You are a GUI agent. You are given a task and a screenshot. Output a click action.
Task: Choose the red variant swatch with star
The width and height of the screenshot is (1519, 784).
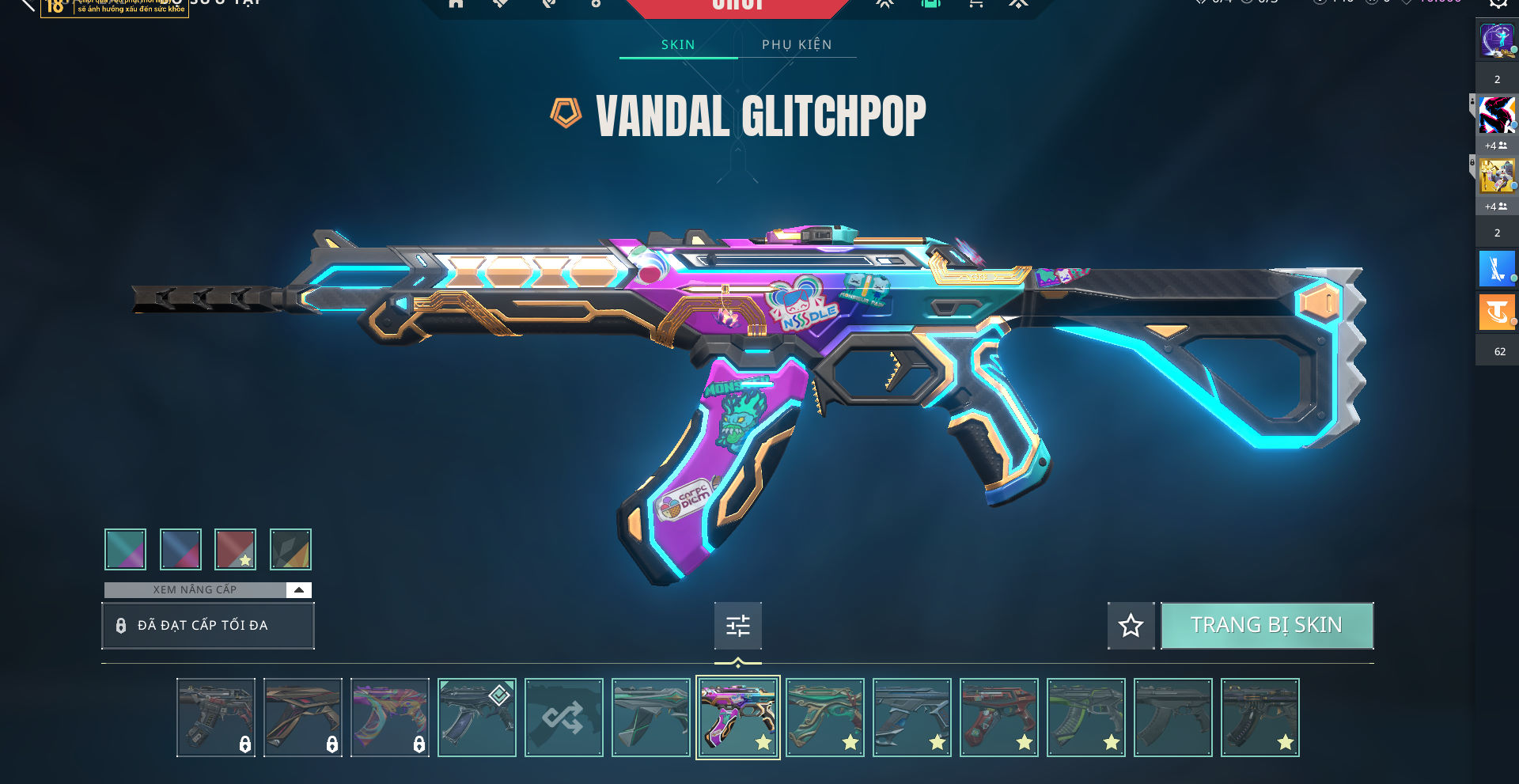tap(236, 549)
